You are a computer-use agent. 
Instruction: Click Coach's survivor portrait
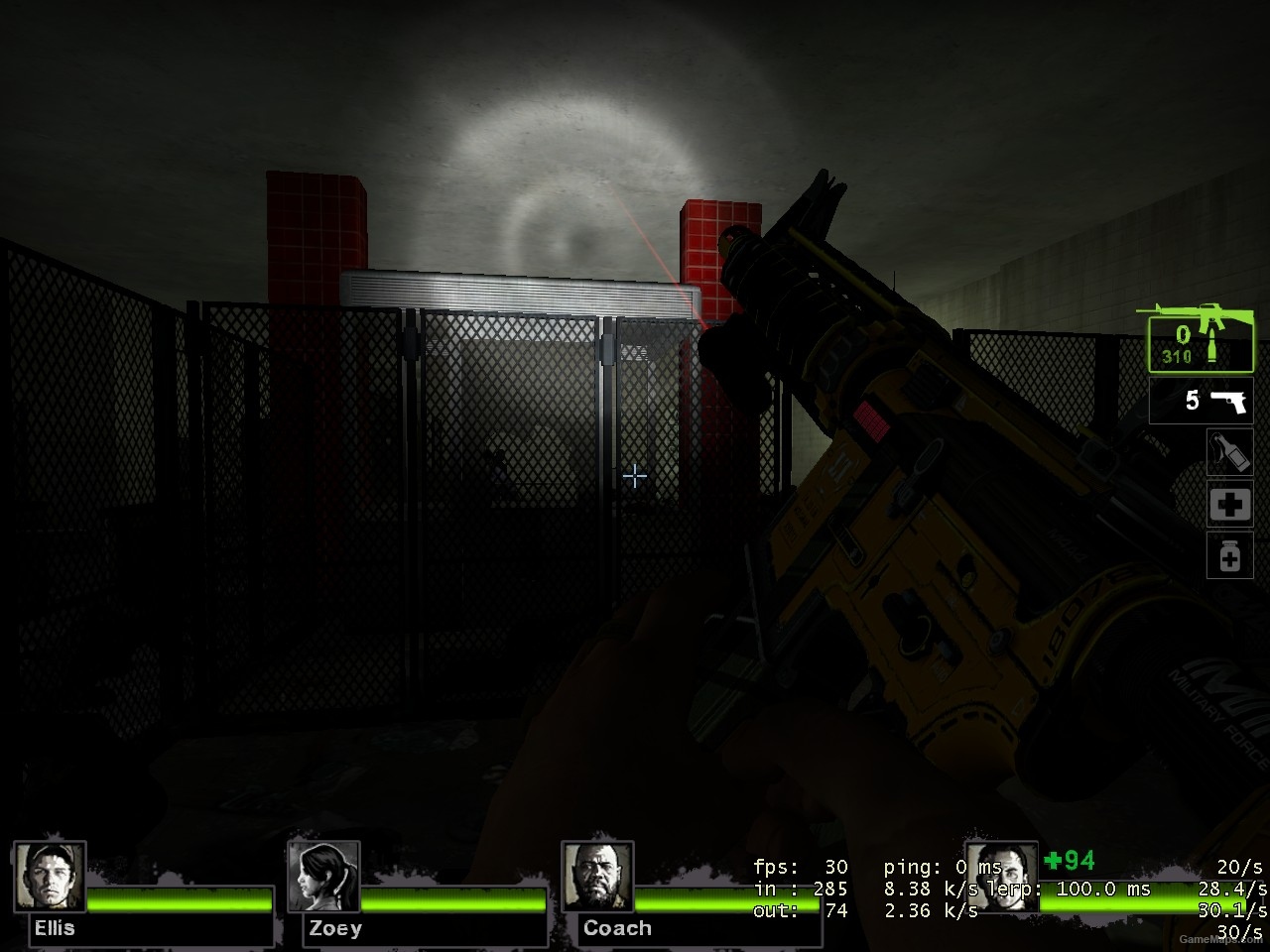coord(598,877)
